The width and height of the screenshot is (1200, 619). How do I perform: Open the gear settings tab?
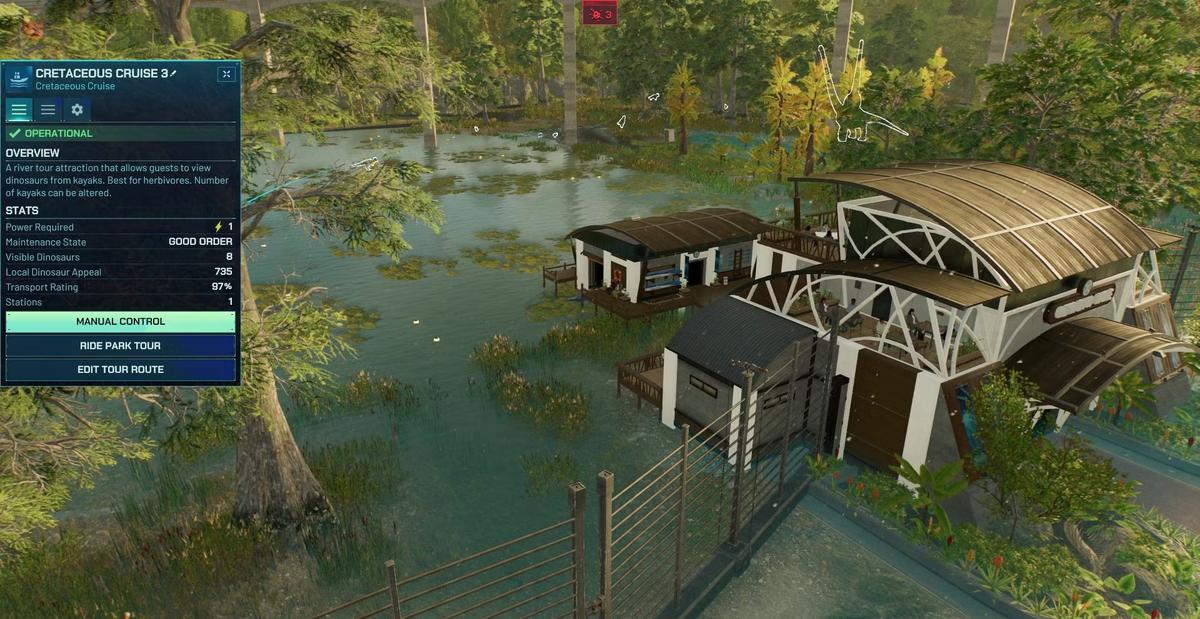[76, 109]
